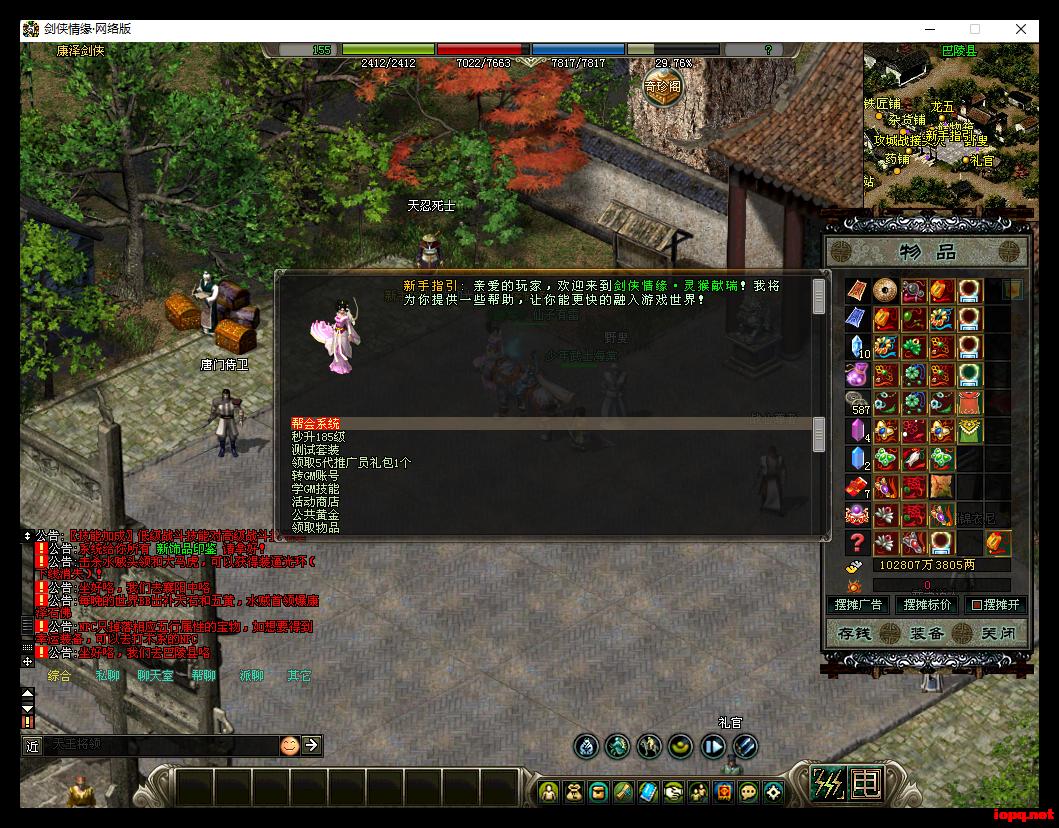This screenshot has width=1059, height=828.
Task: Select the 帮会系统 dialogue option
Action: point(316,424)
